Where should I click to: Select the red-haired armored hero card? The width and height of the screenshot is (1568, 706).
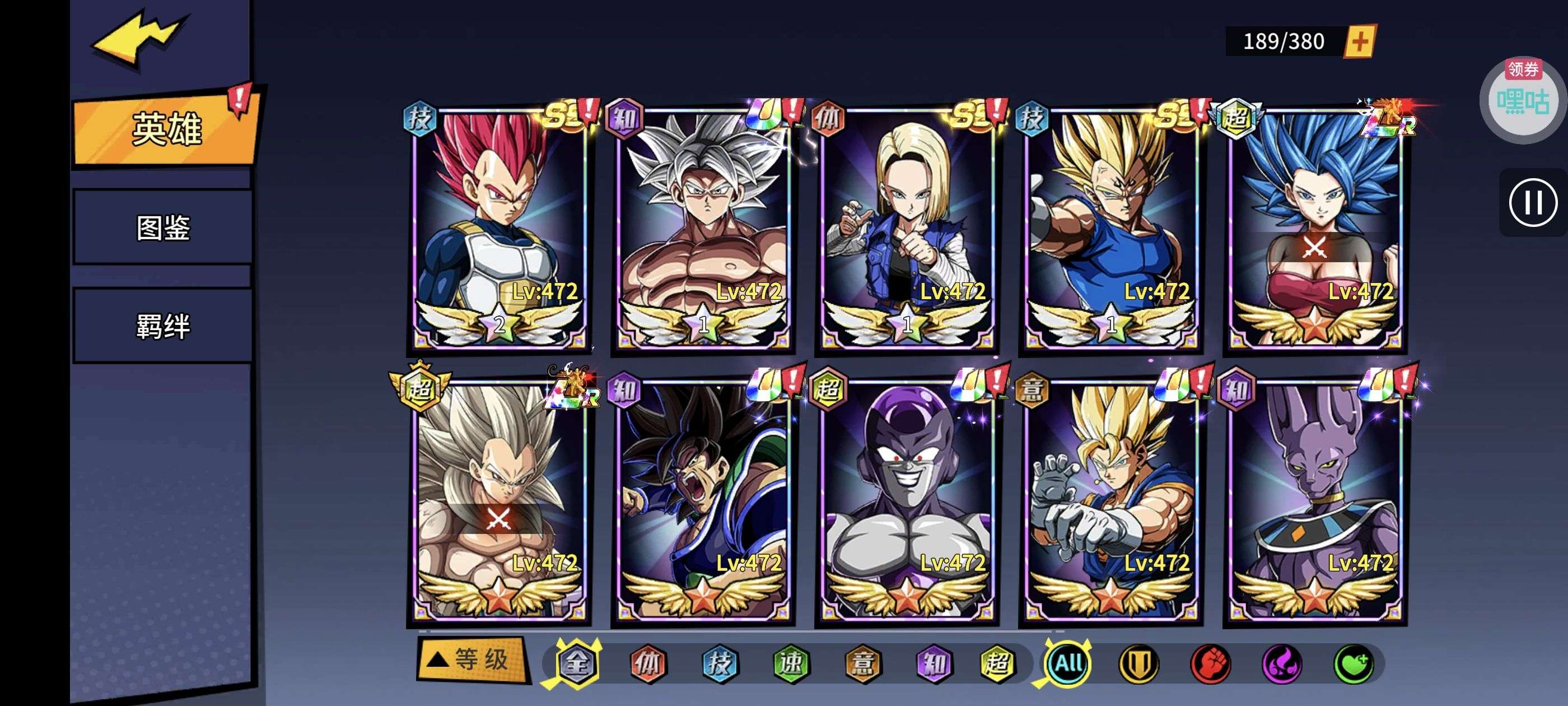499,229
